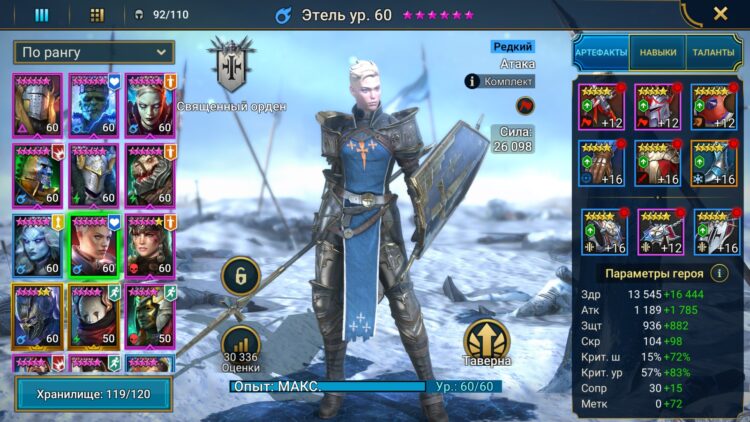The width and height of the screenshot is (750, 422).
Task: Select the Артефакты tab
Action: coord(600,53)
